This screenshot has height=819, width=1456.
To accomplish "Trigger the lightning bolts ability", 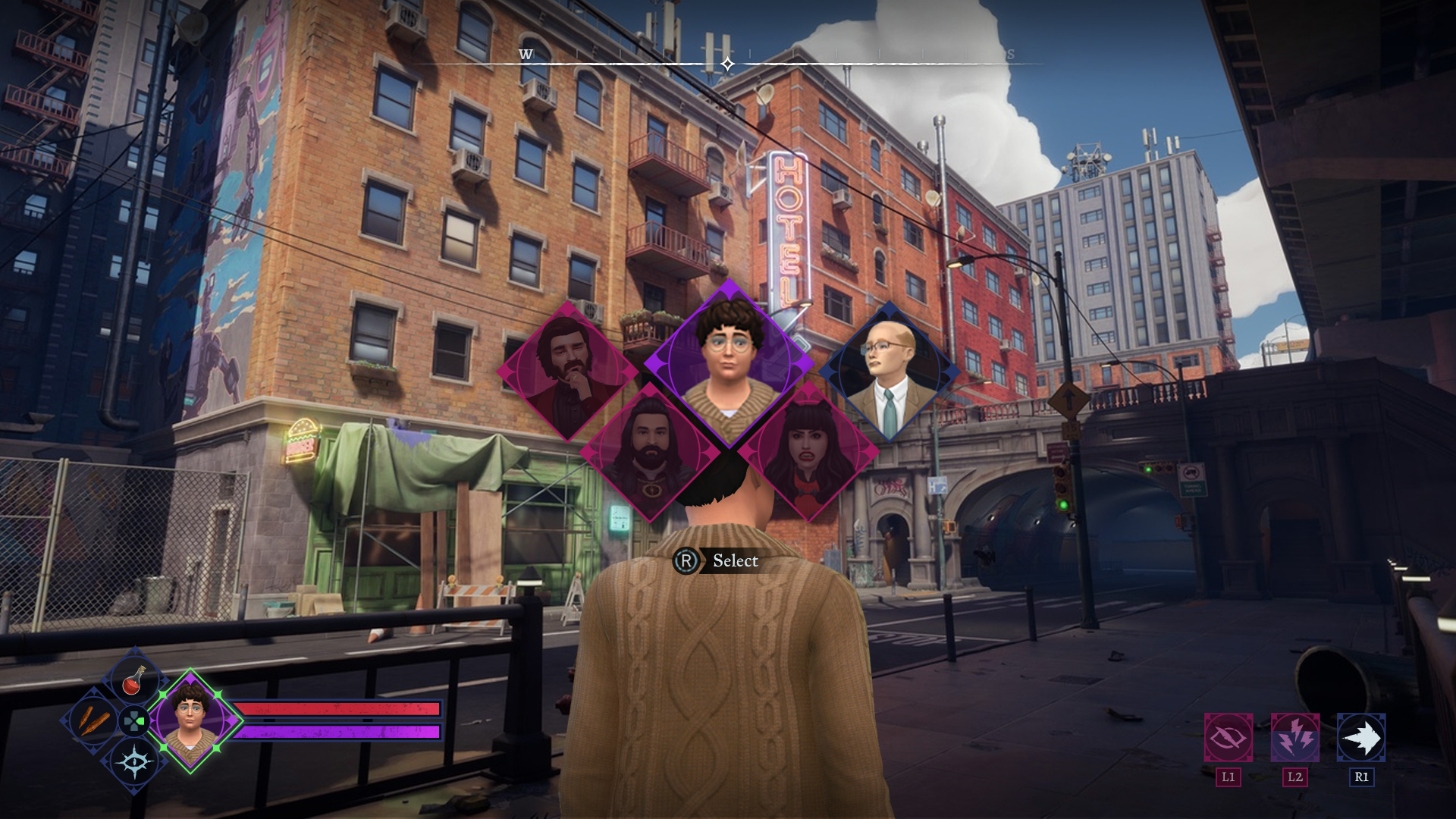I will click(1294, 738).
